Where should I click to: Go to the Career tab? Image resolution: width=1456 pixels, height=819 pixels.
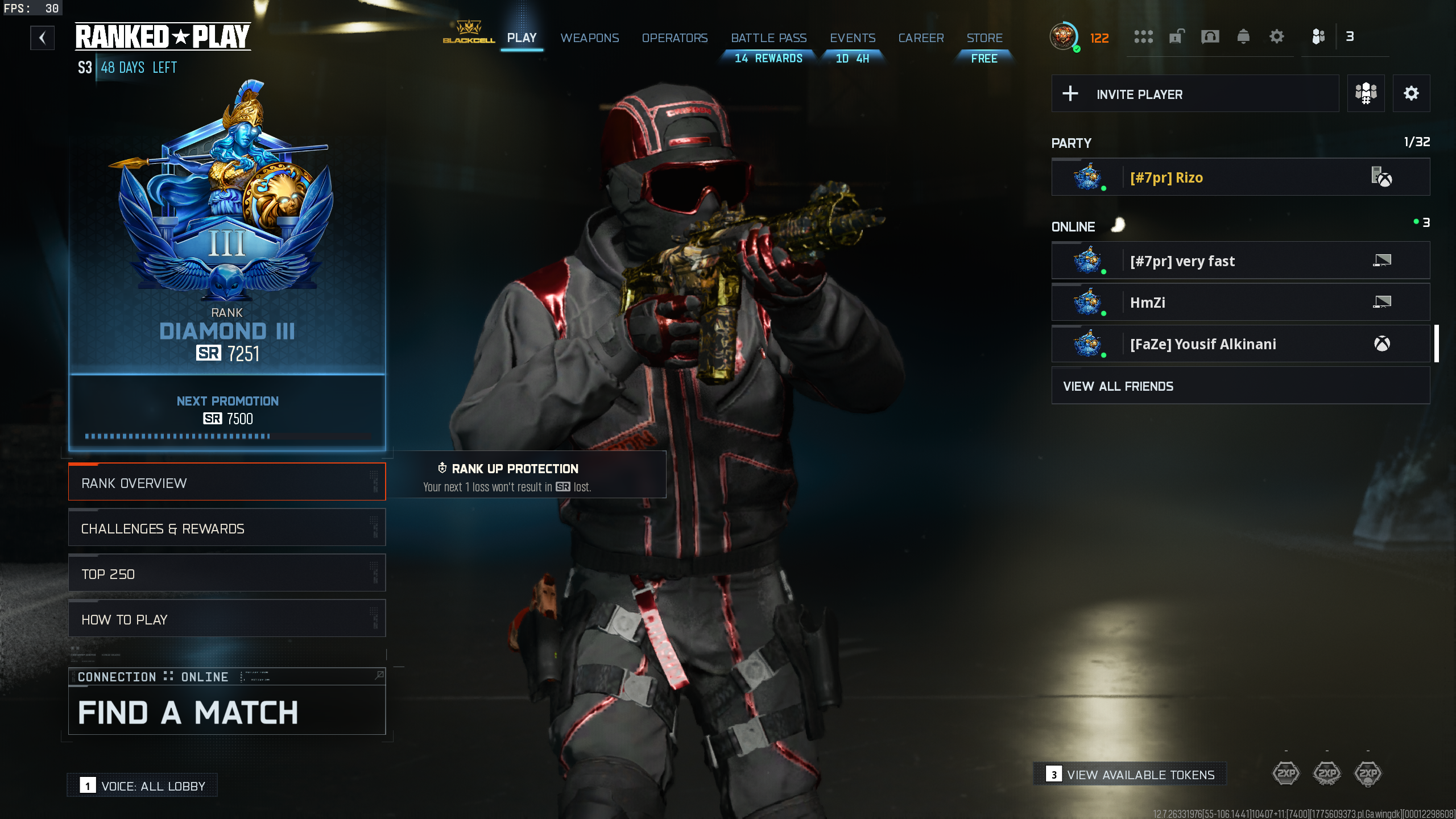[921, 38]
